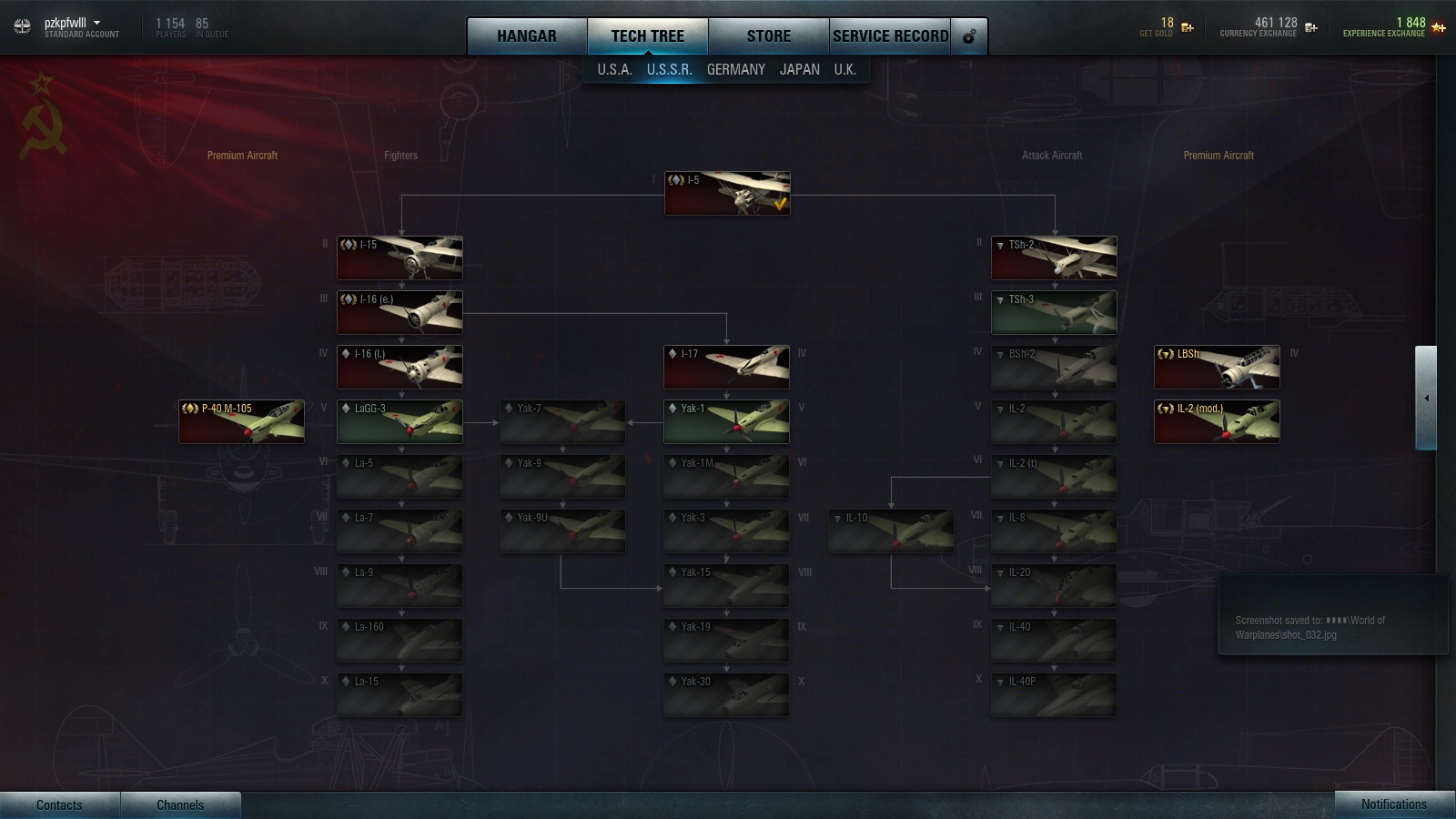Screen dimensions: 1456x819
Task: Show the Japan tech tree
Action: click(x=799, y=69)
